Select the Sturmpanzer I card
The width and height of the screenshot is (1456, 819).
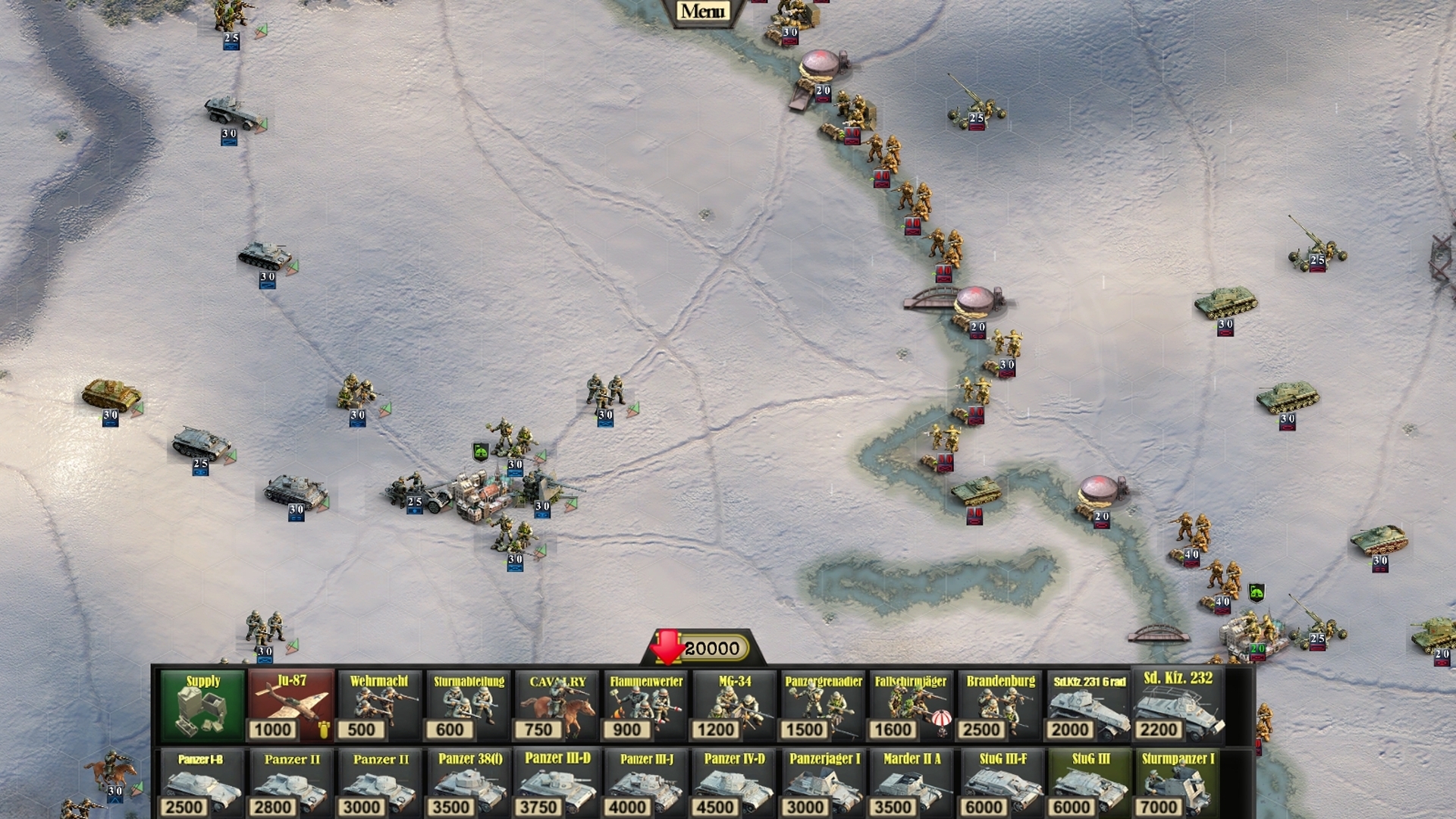pyautogui.click(x=1178, y=783)
